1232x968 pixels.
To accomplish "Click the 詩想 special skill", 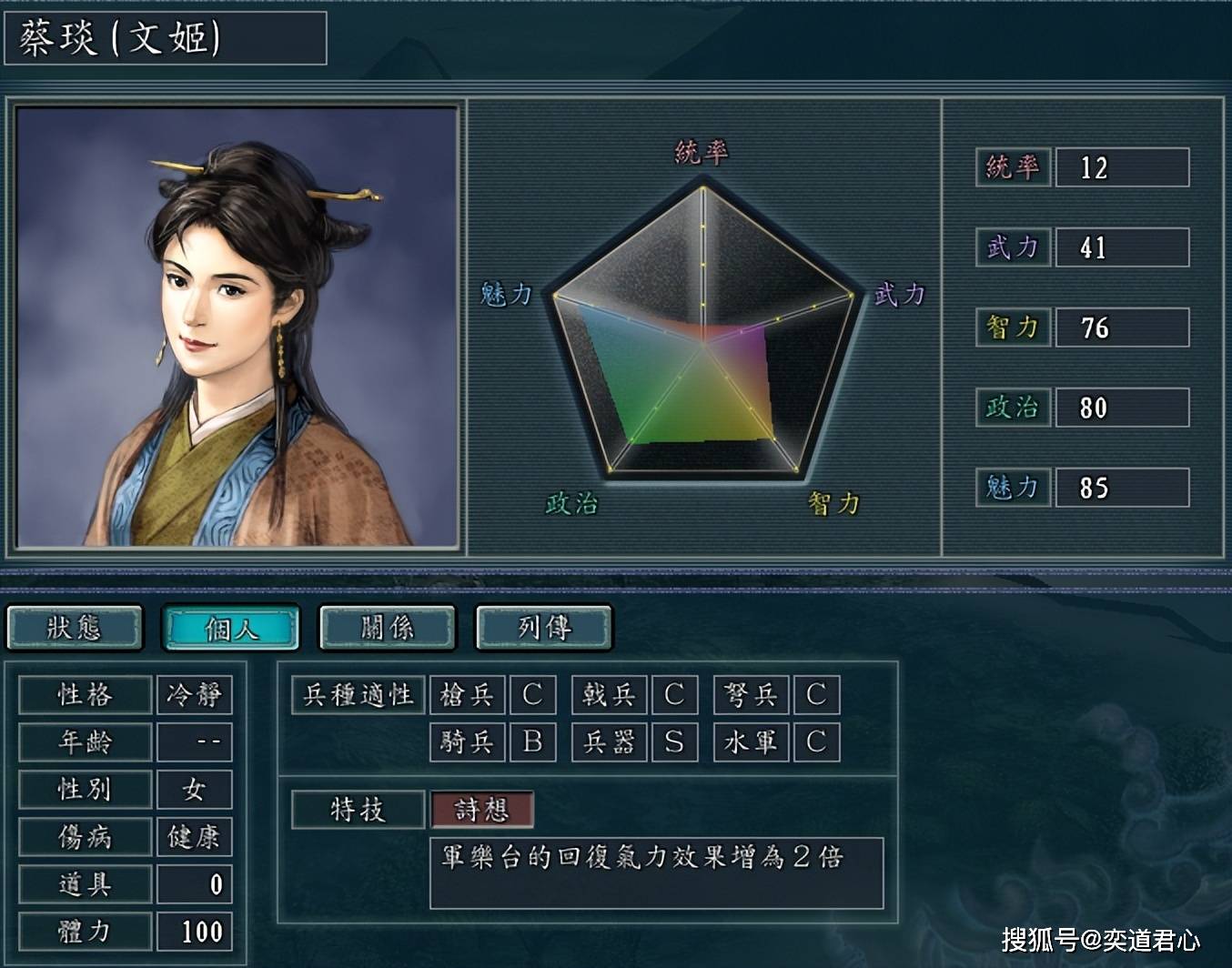I will point(481,810).
